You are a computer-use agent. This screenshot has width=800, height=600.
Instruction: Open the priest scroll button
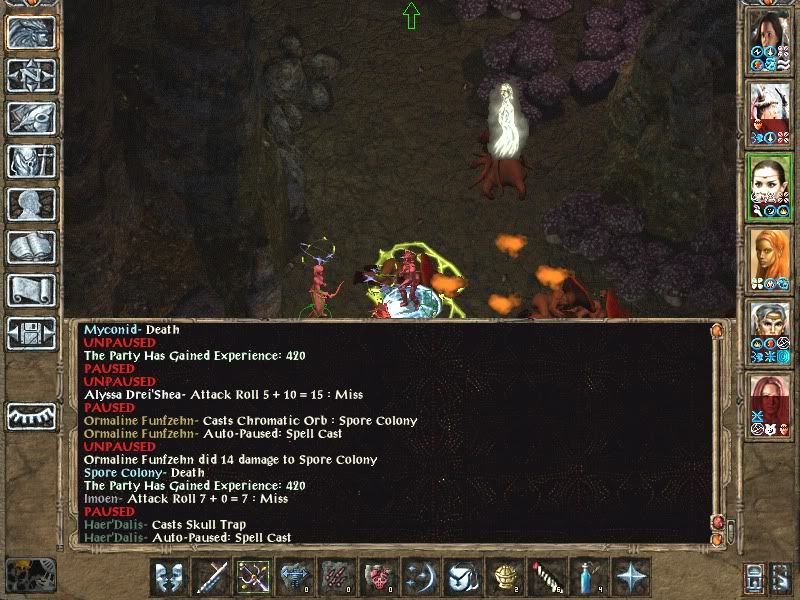(31, 290)
